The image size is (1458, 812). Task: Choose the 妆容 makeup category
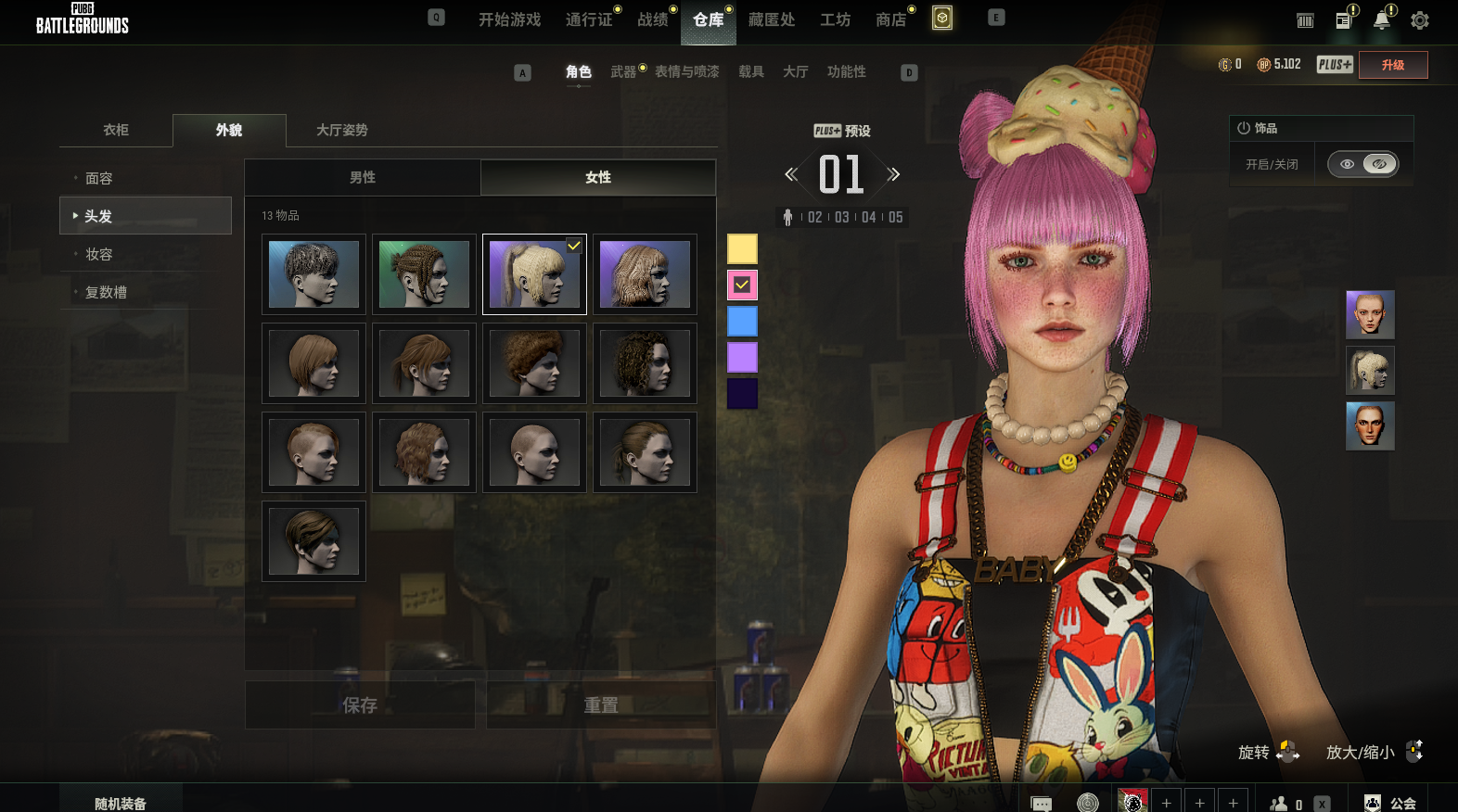[x=99, y=254]
